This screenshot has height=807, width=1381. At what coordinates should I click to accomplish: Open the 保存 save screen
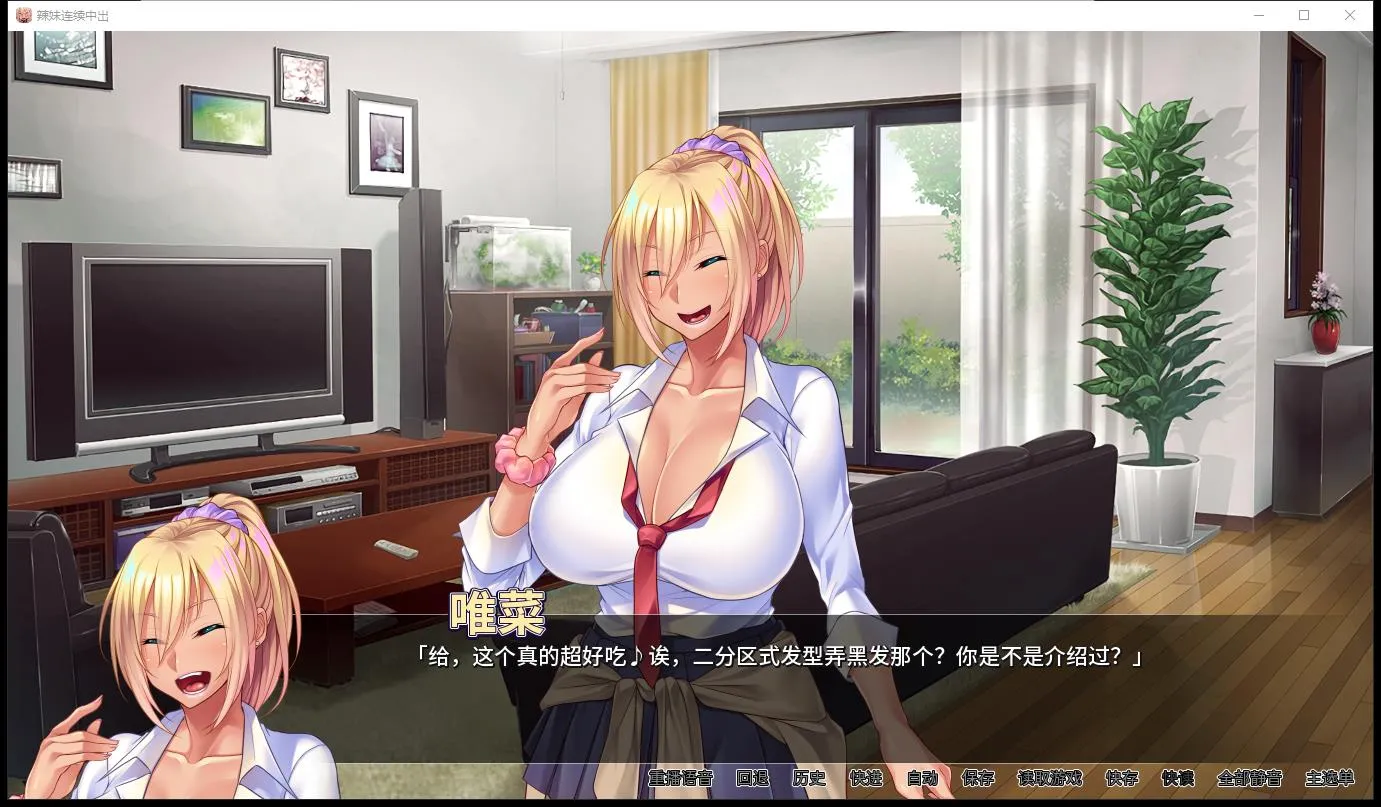(979, 779)
